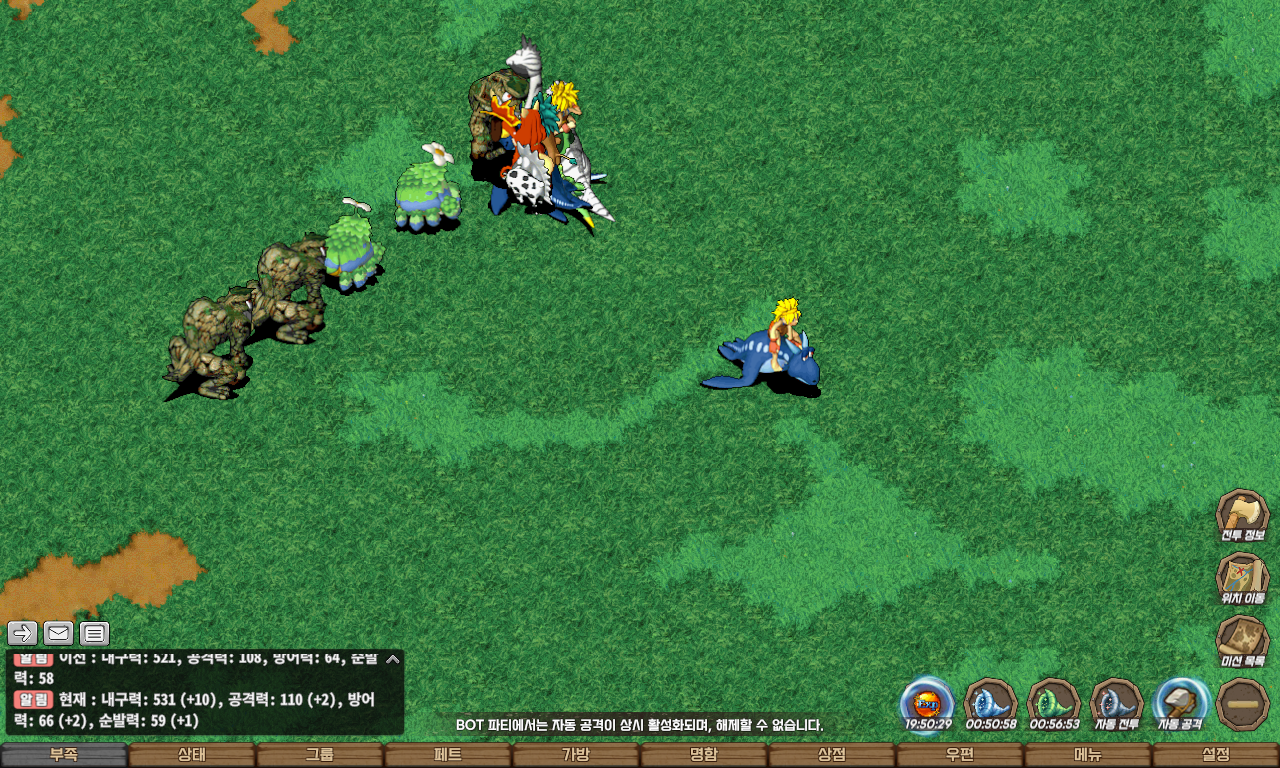Open the 메뉴 (menu) button
This screenshot has height=768, width=1280.
pyautogui.click(x=1088, y=755)
